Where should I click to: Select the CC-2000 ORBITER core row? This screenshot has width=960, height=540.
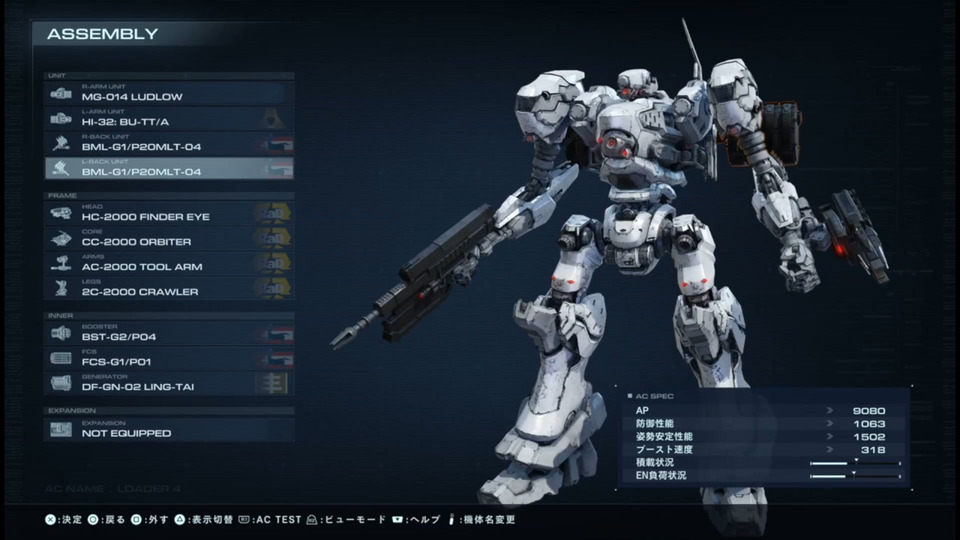click(x=168, y=239)
